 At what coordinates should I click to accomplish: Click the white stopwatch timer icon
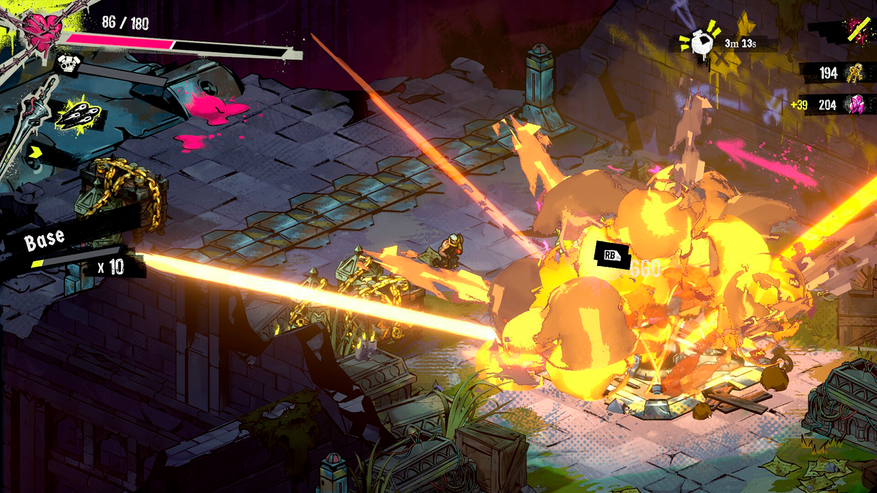[700, 42]
